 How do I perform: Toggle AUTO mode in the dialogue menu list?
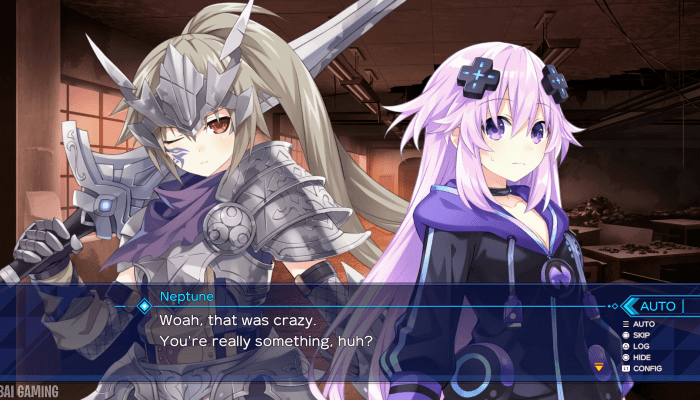tap(638, 324)
